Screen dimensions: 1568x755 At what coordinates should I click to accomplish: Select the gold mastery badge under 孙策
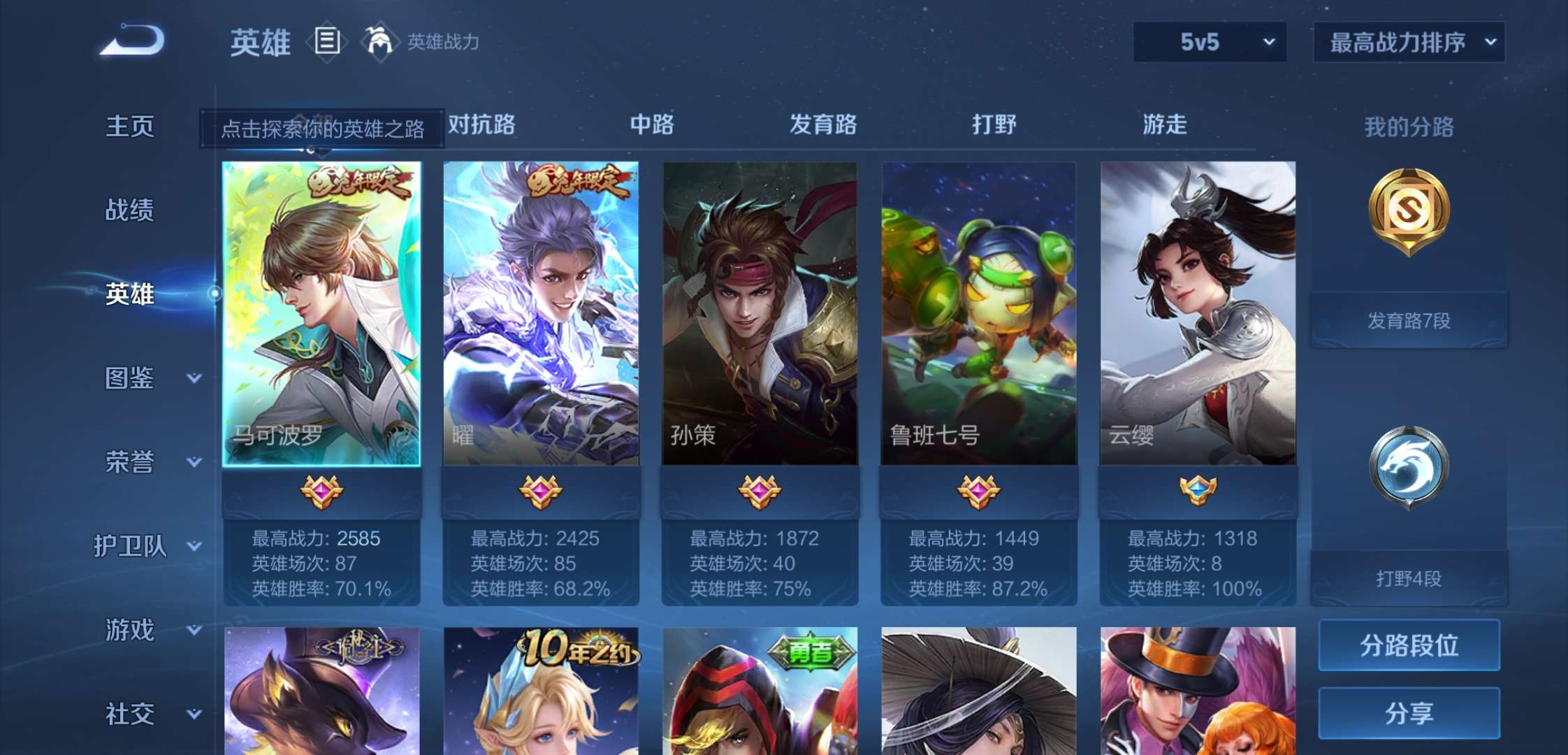coord(761,491)
